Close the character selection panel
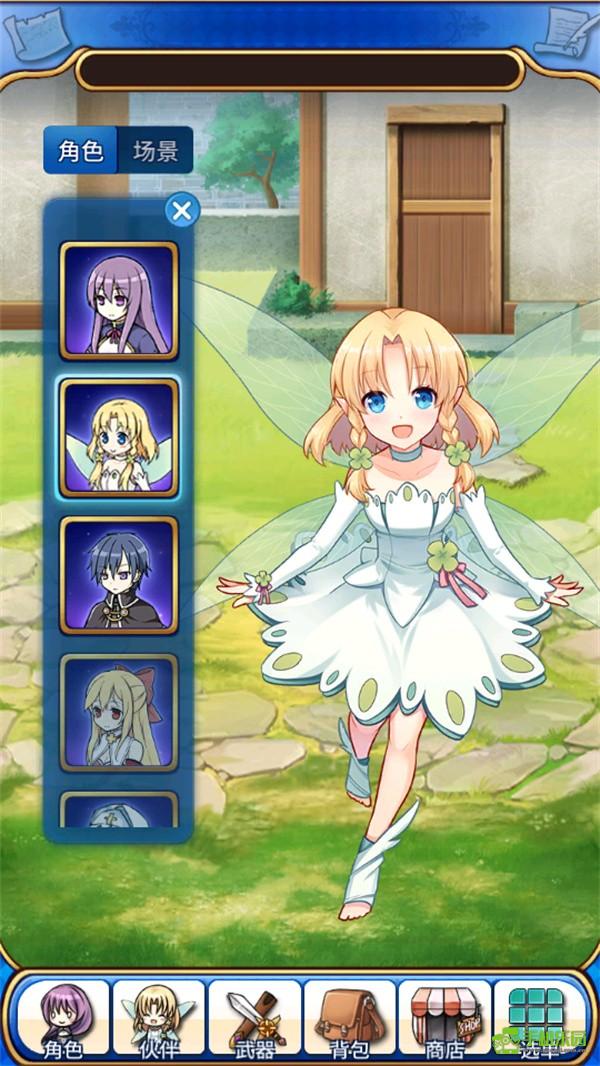Viewport: 600px width, 1066px height. [x=181, y=210]
